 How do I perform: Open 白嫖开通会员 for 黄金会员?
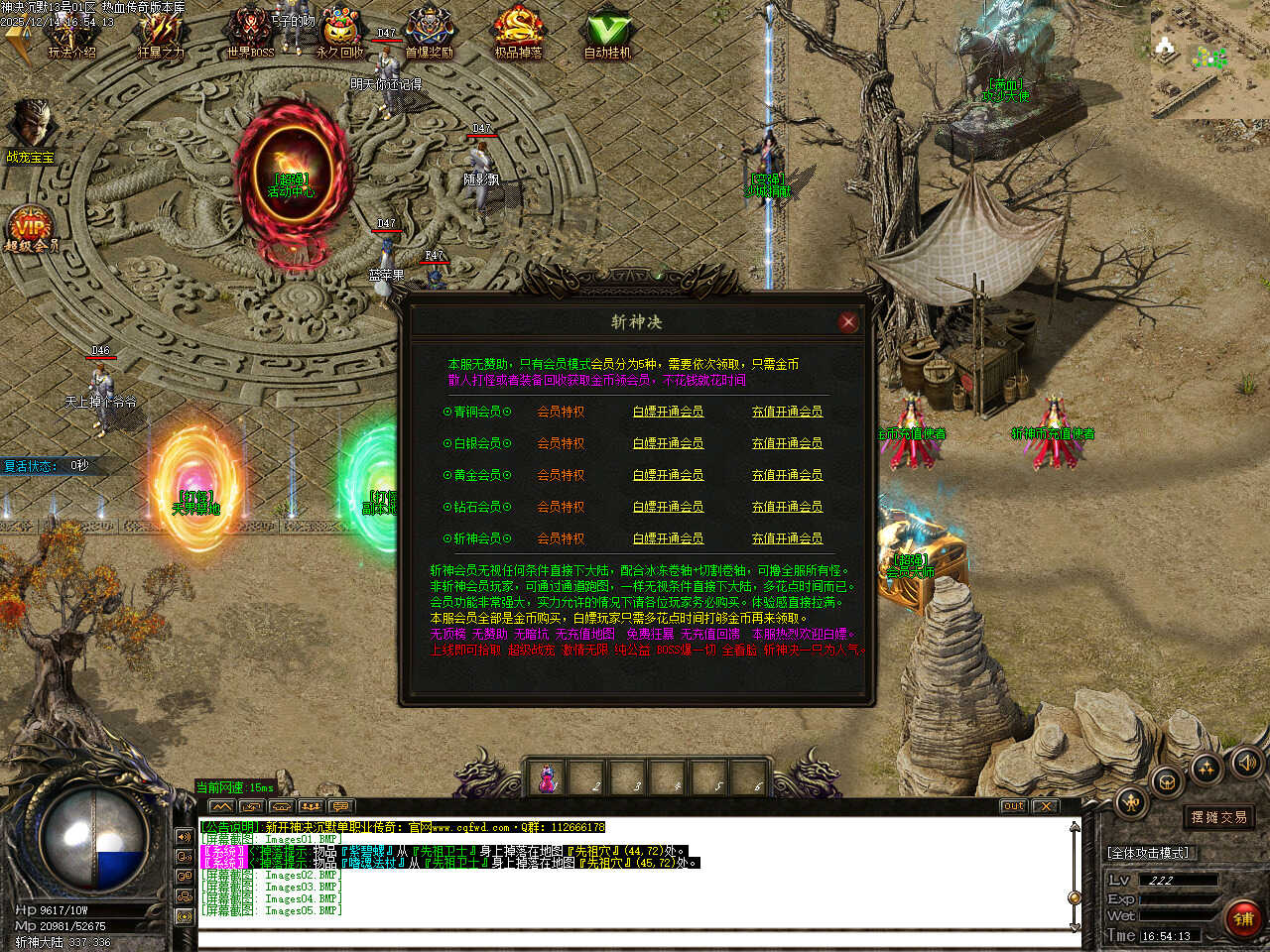tap(668, 475)
